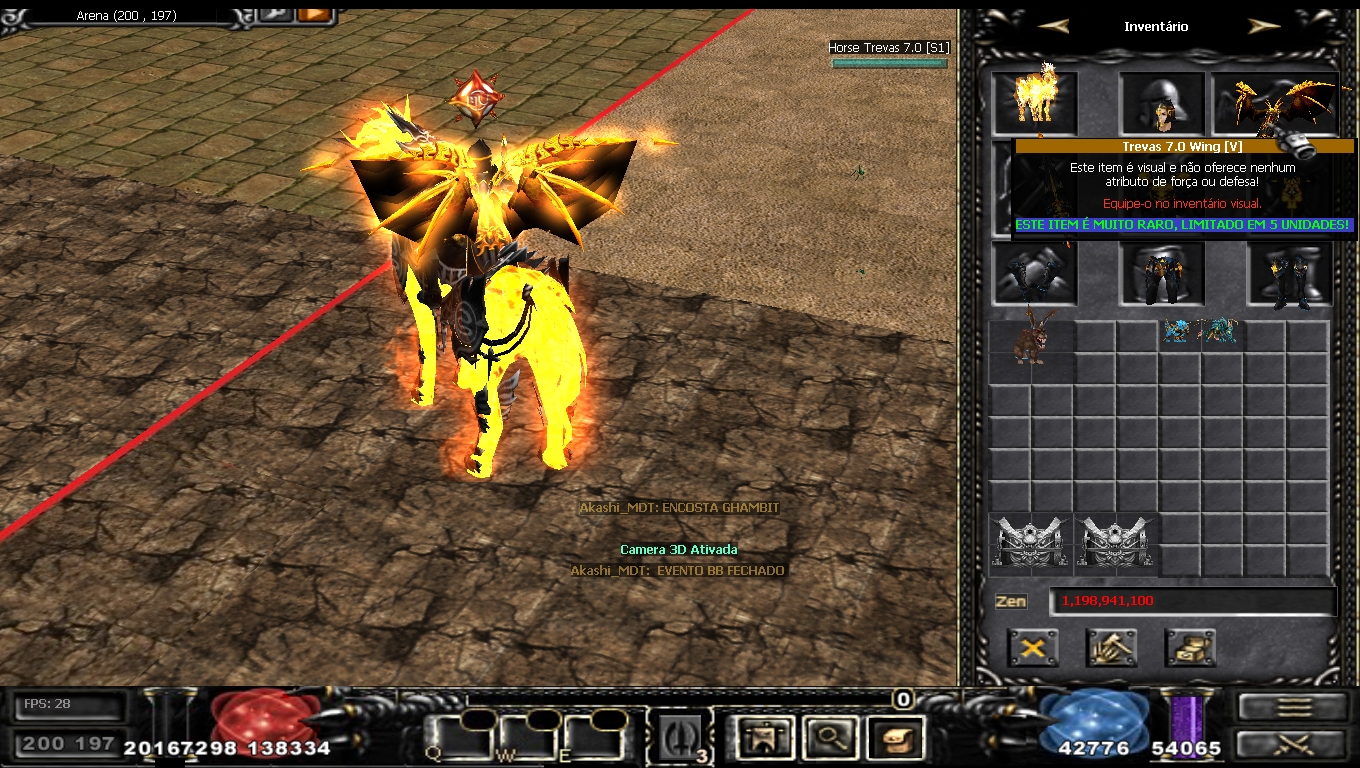
Task: Open the treasure chest storage button
Action: (x=1190, y=648)
